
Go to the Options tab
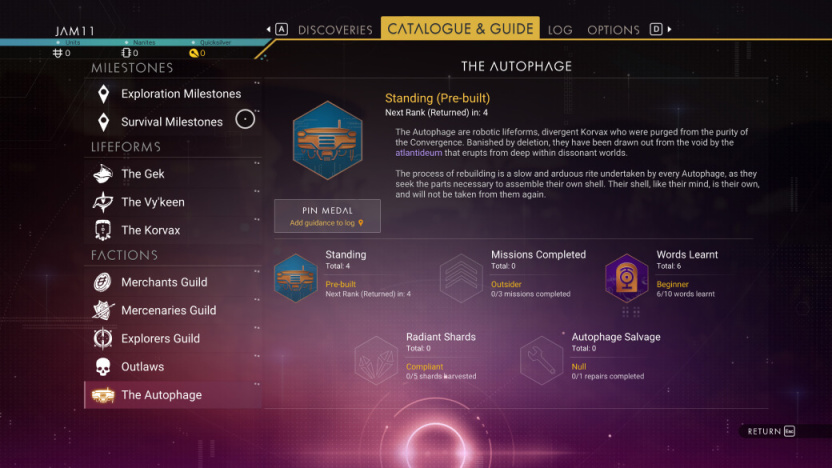(613, 30)
